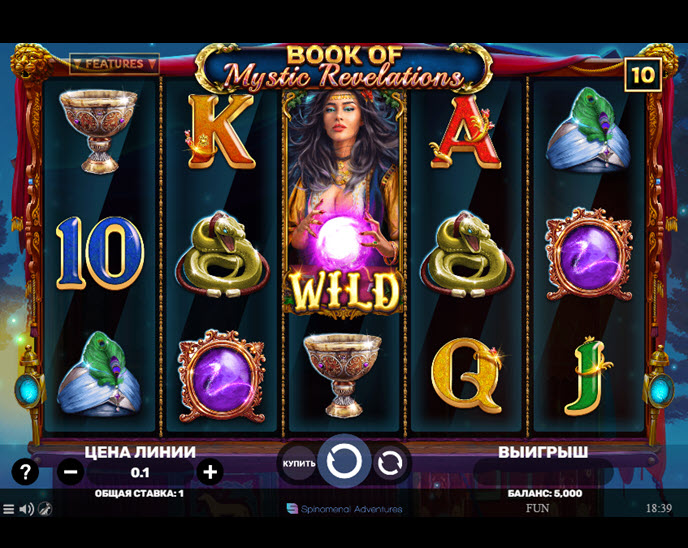
Task: Decrease line bet with the minus button
Action: [x=70, y=472]
